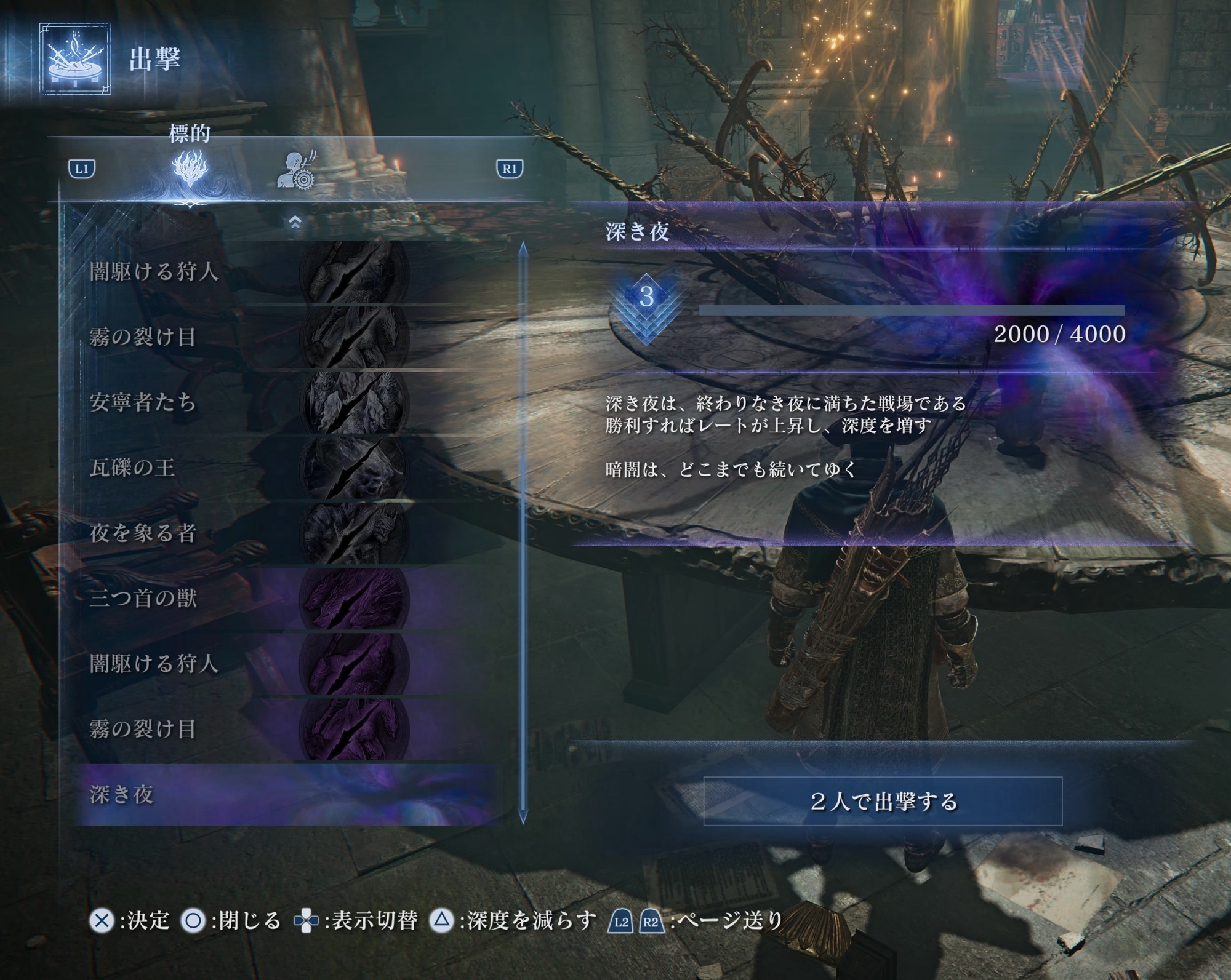Image resolution: width=1231 pixels, height=980 pixels.
Task: Choose the purple 闇駆ける狩人 entry
Action: point(246,664)
